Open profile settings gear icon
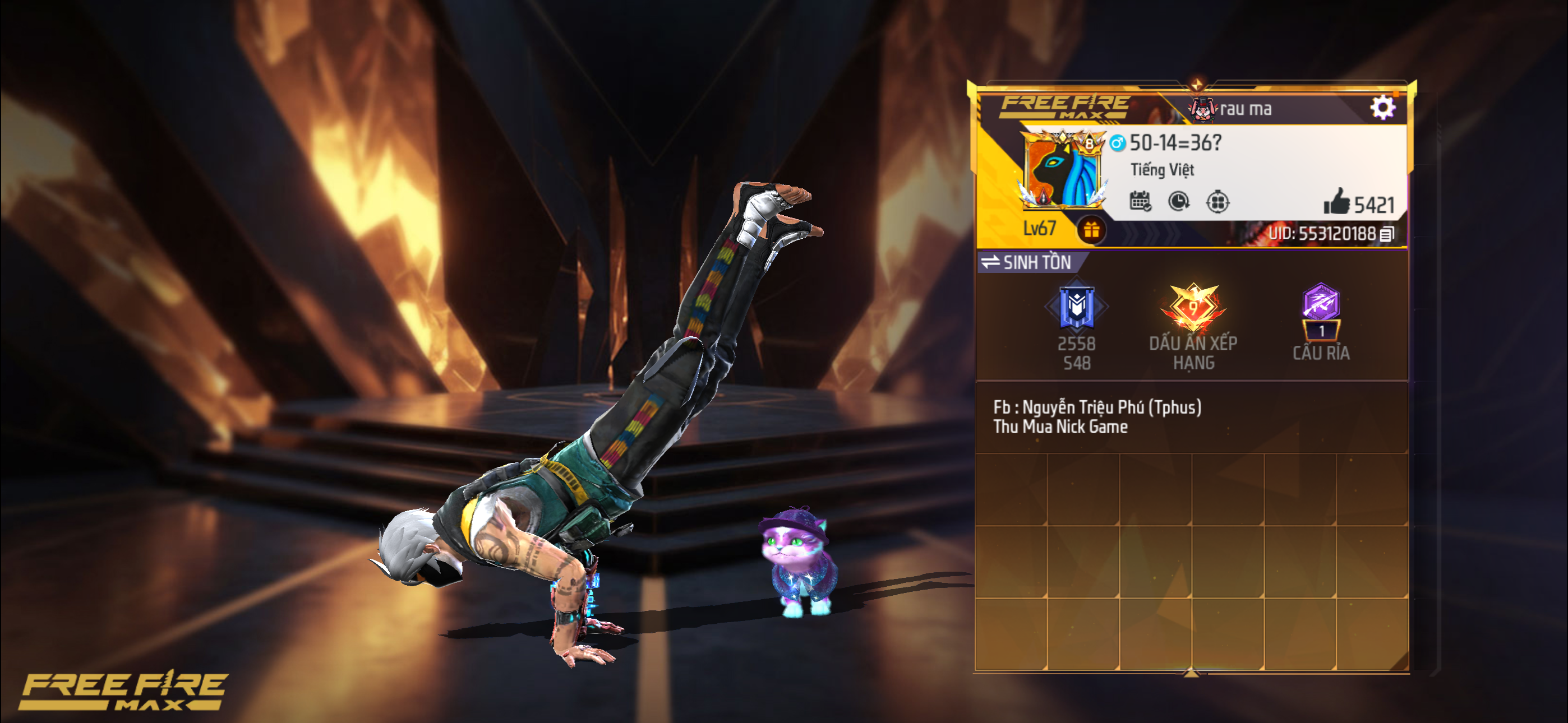1568x723 pixels. [1382, 108]
